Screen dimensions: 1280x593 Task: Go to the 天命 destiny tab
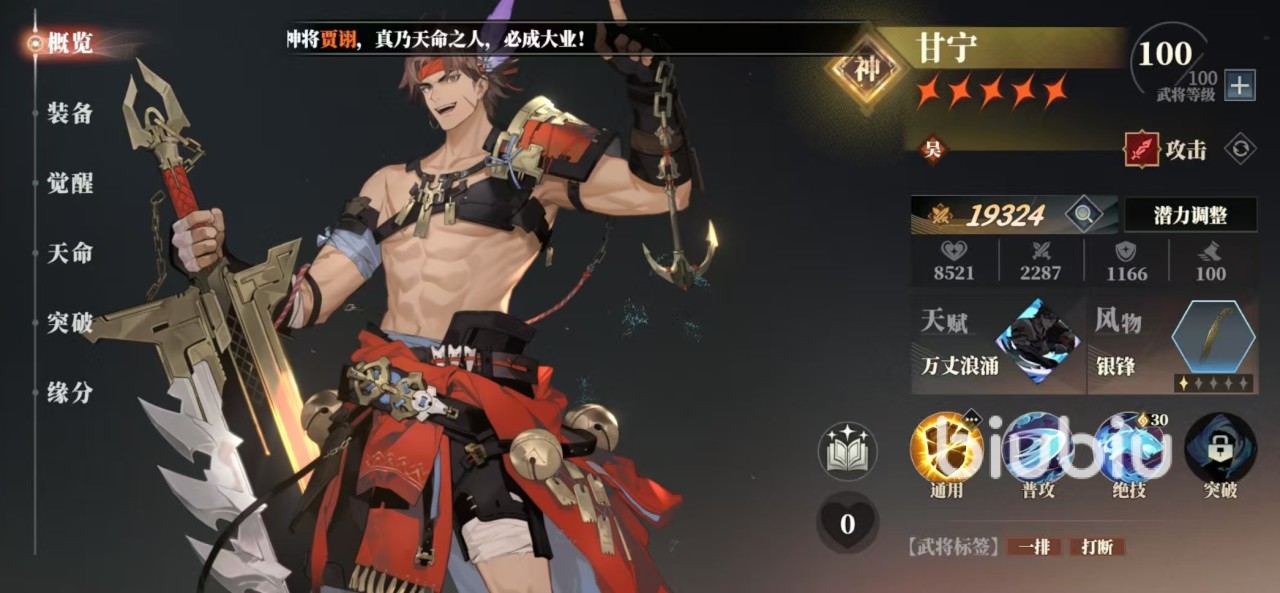pos(70,253)
